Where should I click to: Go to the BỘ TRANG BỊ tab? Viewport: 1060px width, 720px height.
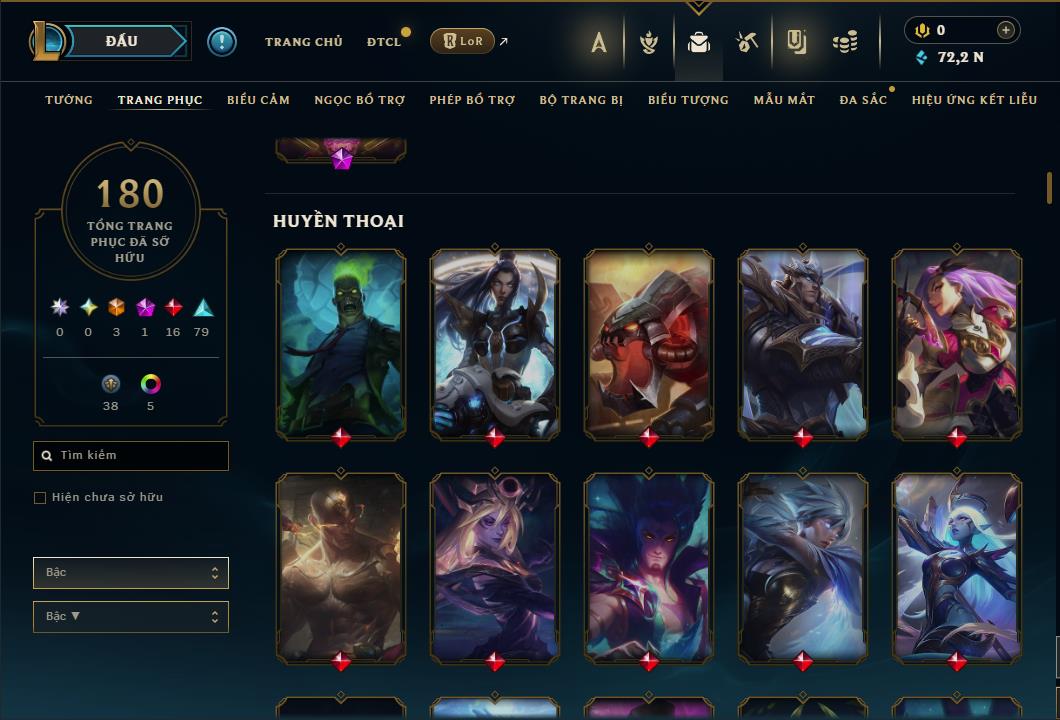tap(581, 100)
